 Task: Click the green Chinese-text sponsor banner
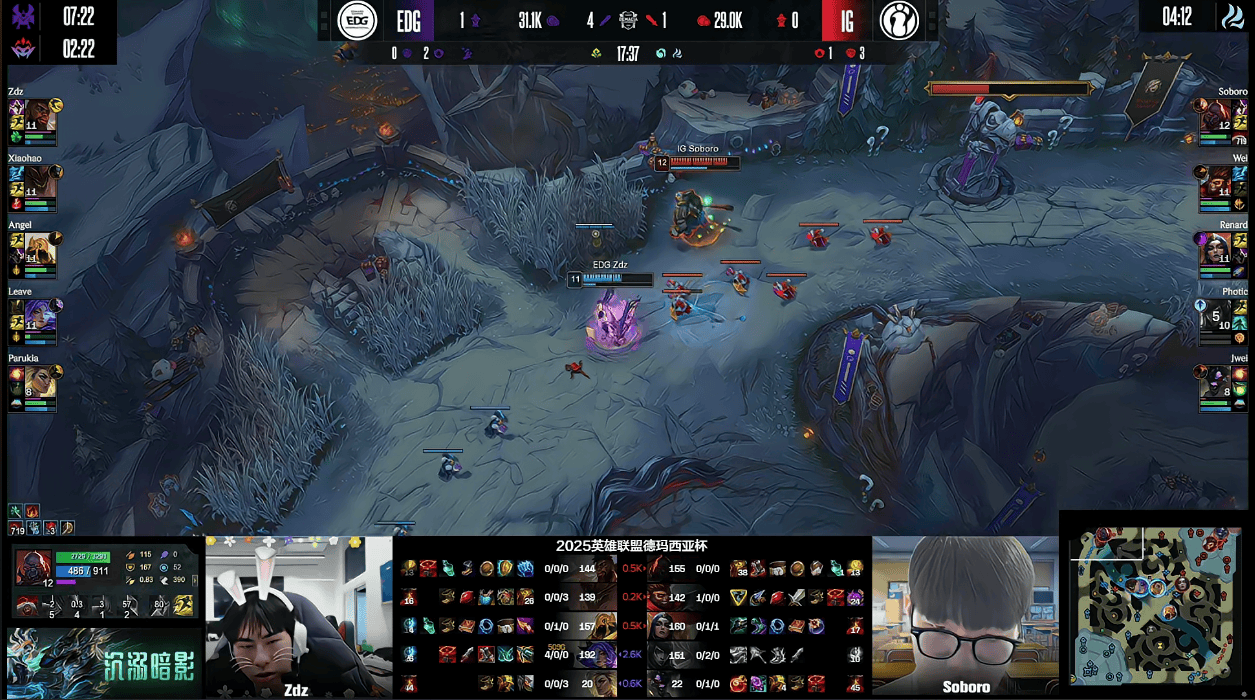click(103, 663)
